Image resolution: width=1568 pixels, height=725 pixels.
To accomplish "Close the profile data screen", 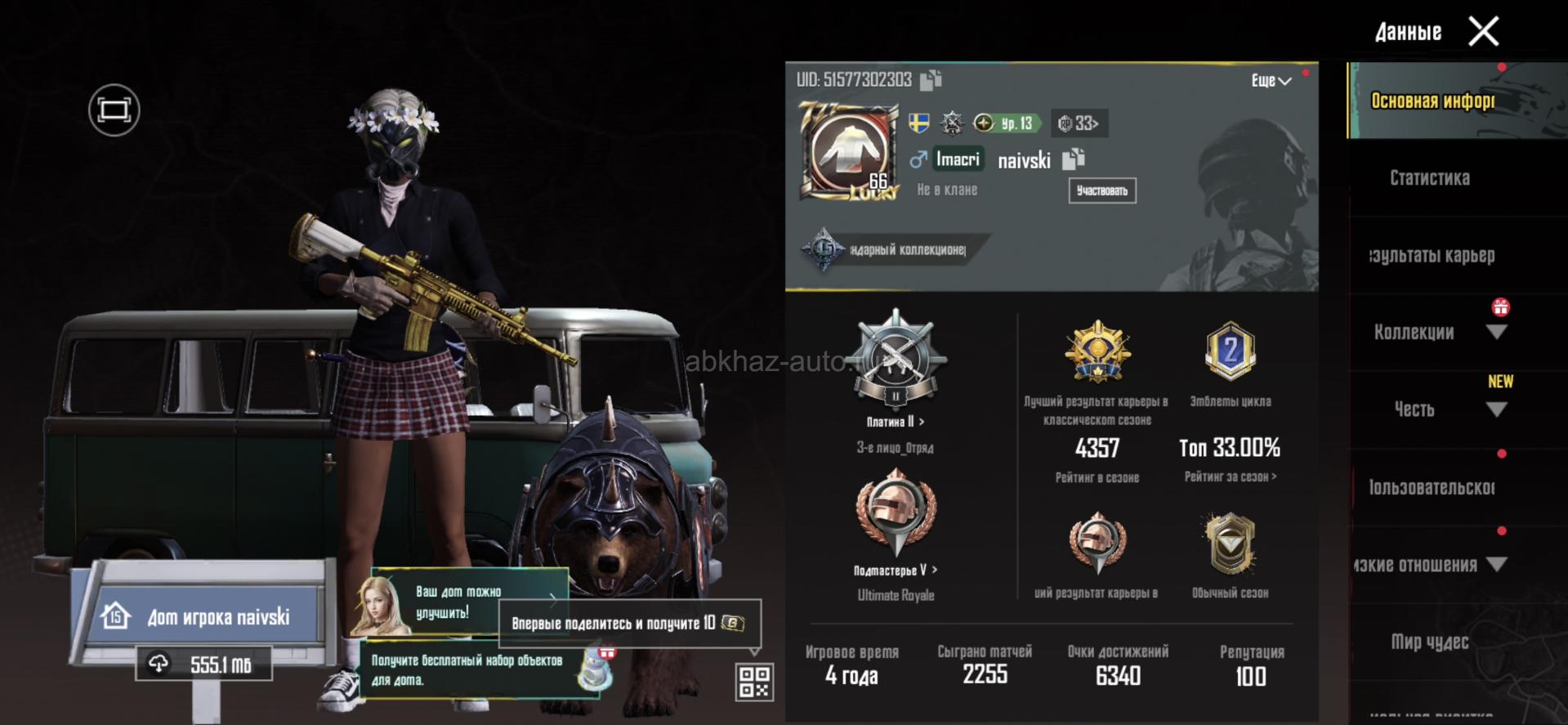I will tap(1483, 32).
